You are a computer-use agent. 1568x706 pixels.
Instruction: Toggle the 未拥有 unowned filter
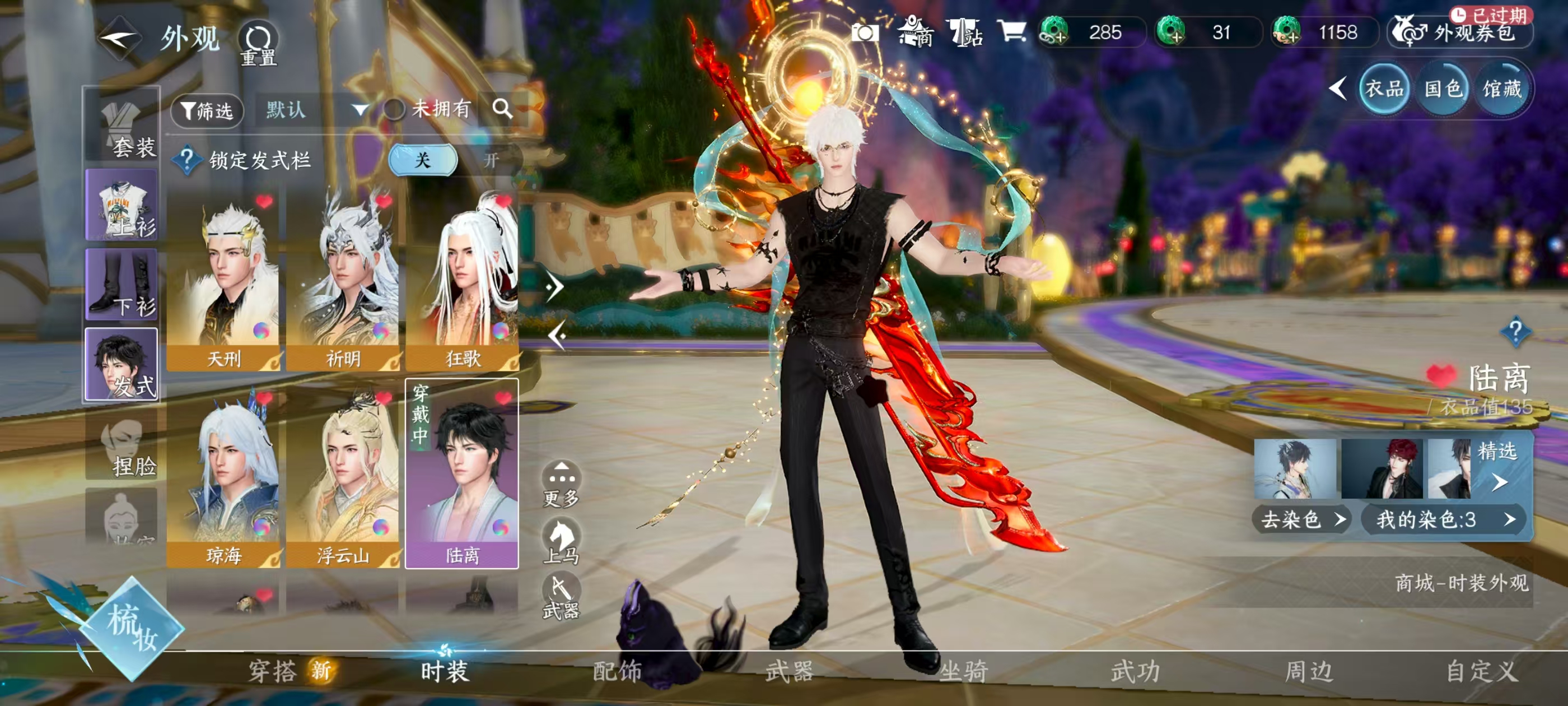coord(394,110)
